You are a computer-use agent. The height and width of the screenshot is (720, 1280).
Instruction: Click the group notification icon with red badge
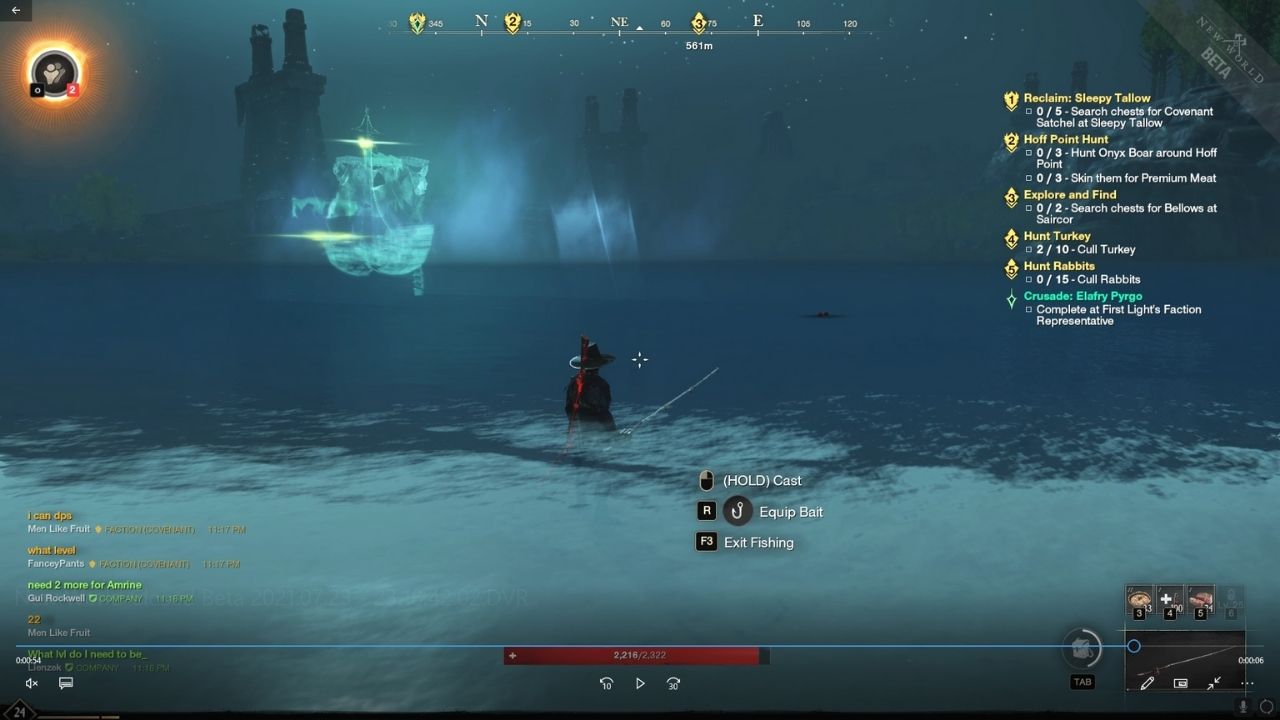click(x=54, y=74)
